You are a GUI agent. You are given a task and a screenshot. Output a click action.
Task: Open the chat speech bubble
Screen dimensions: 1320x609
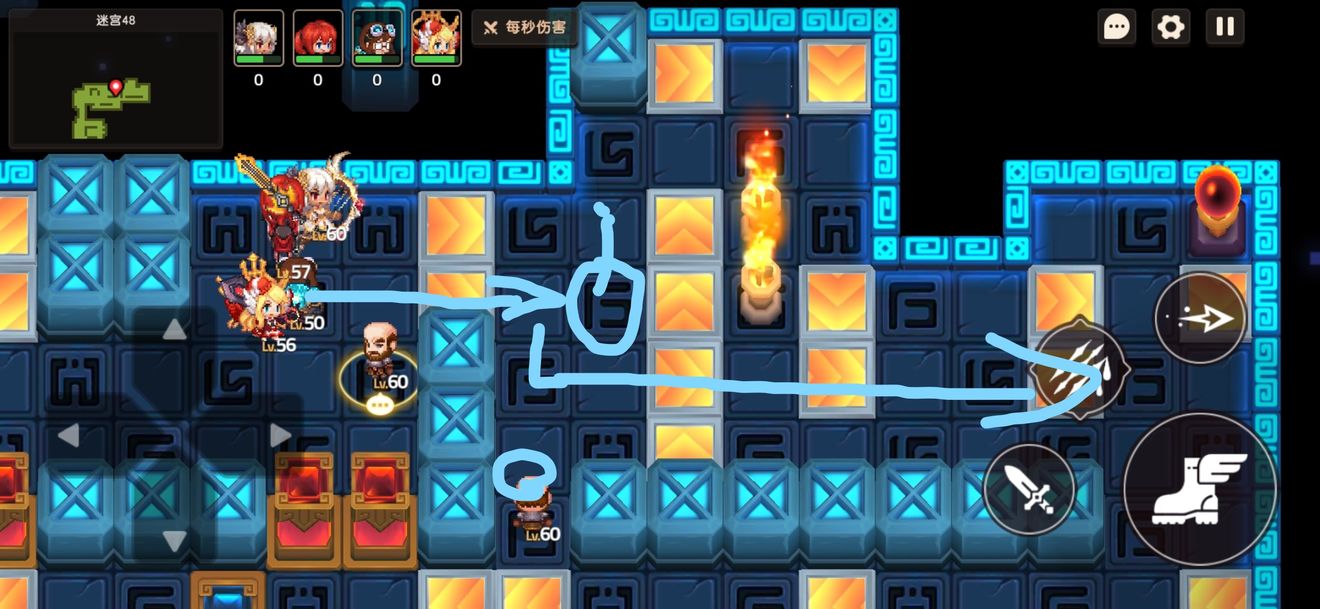(1116, 27)
